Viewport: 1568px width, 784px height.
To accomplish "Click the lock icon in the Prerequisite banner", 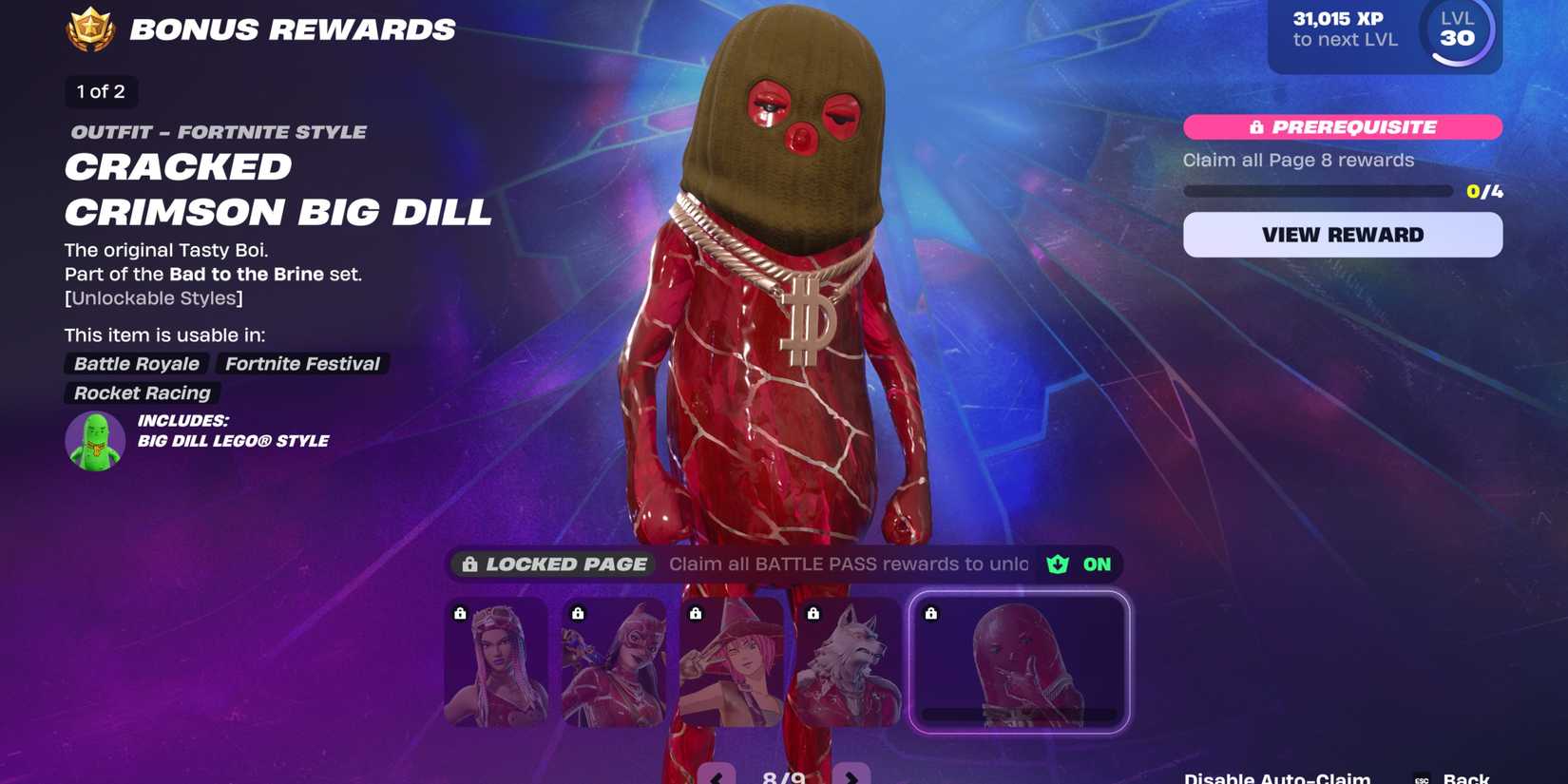I will 1256,126.
